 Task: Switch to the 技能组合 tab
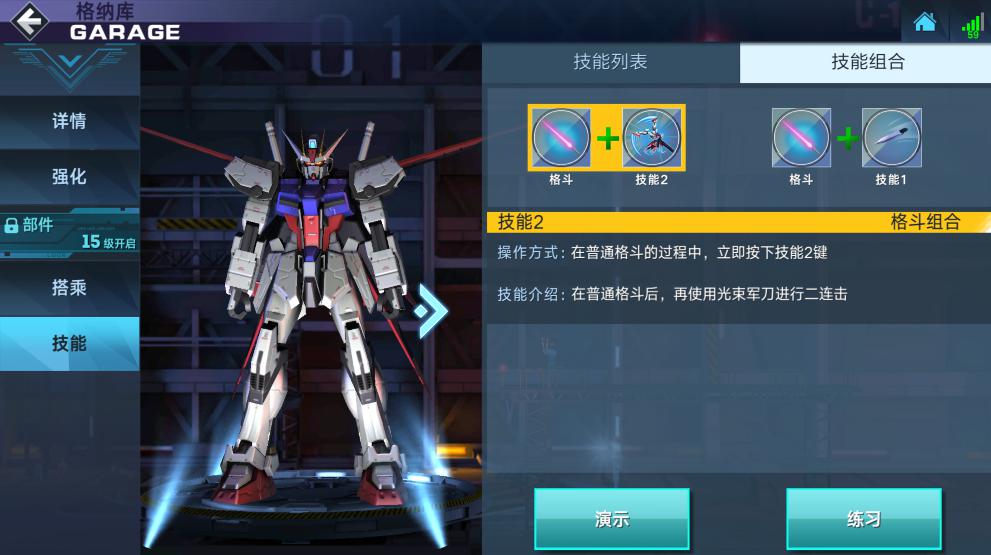pyautogui.click(x=867, y=62)
